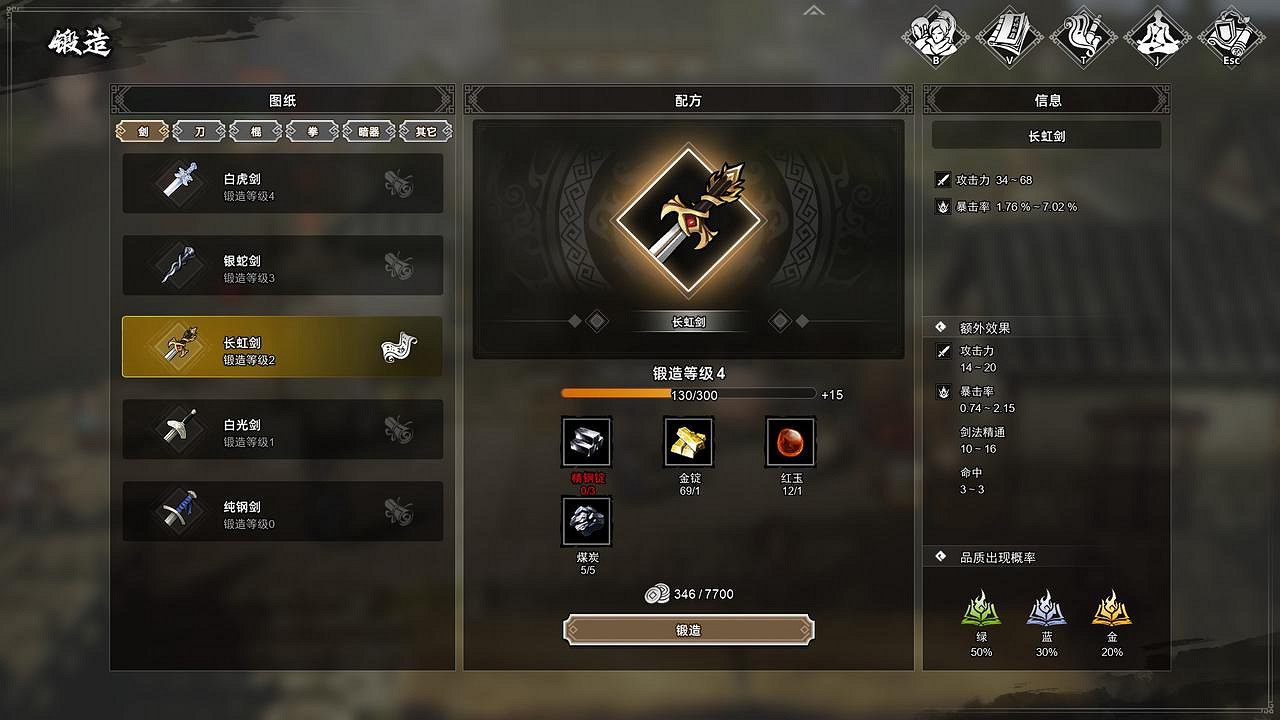Open the meditation cultivation icon labeled J
This screenshot has height=720, width=1280.
pyautogui.click(x=1158, y=35)
